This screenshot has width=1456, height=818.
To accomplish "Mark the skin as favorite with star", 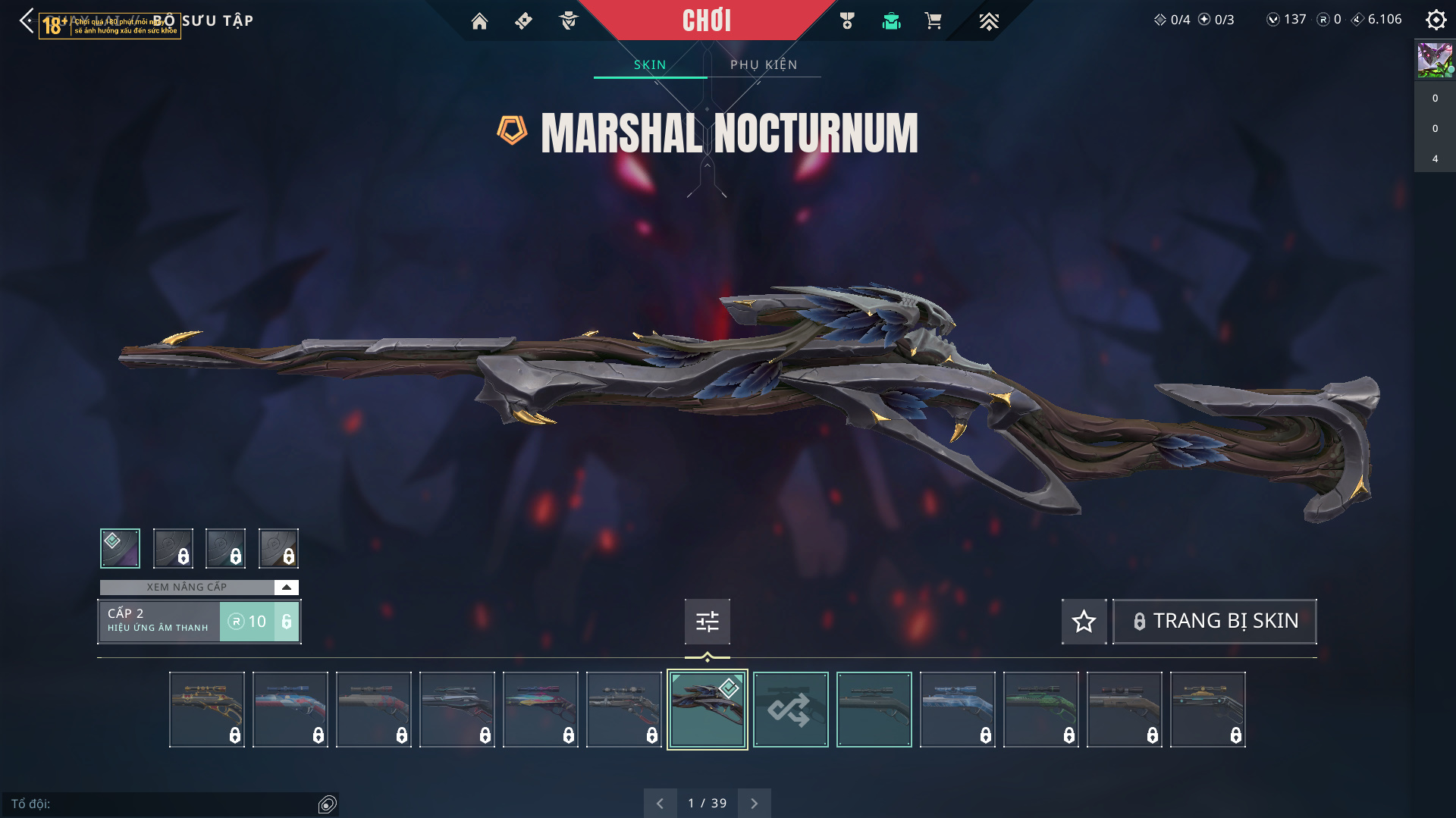I will [x=1084, y=622].
